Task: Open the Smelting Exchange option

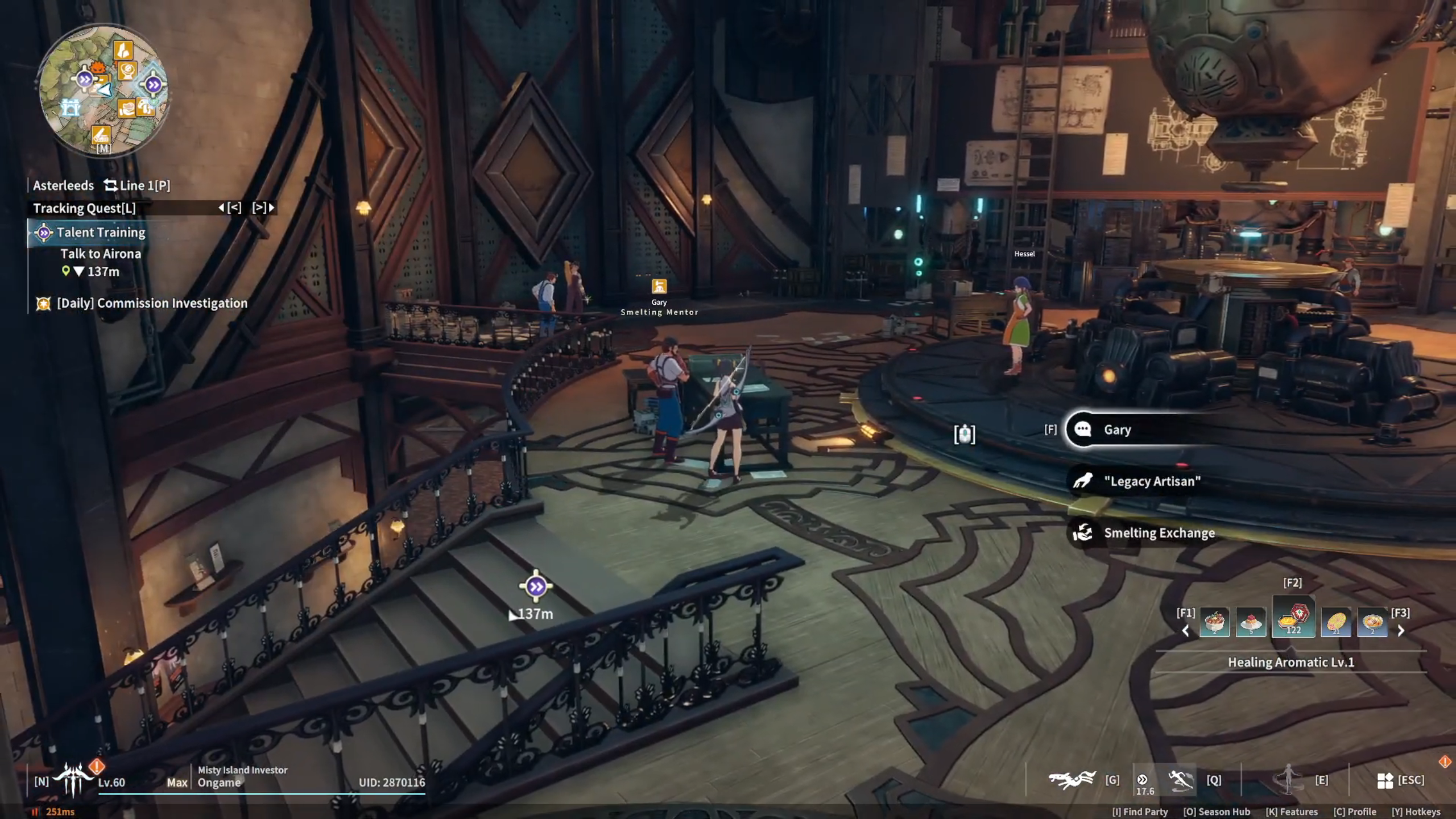Action: pos(1159,533)
